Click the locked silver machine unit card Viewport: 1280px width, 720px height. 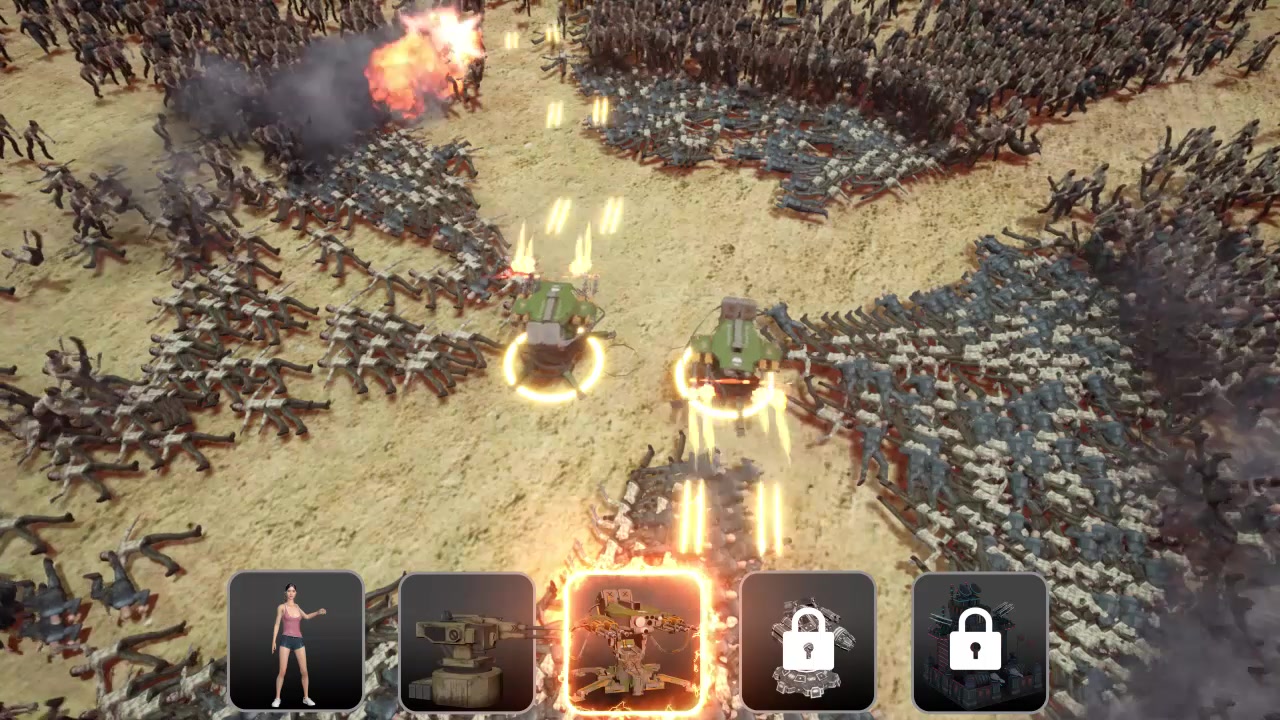click(x=808, y=641)
